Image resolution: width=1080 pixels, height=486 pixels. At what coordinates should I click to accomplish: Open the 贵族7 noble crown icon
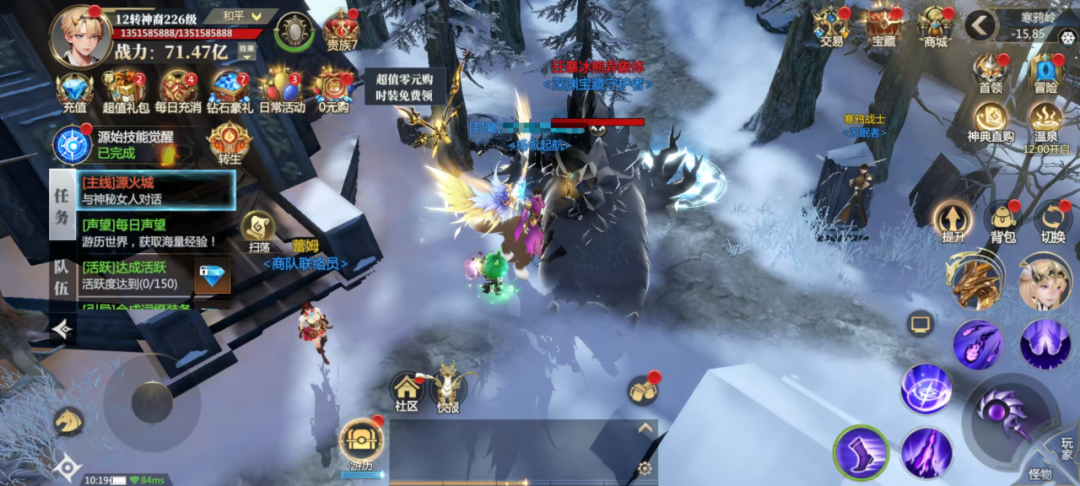tap(342, 30)
